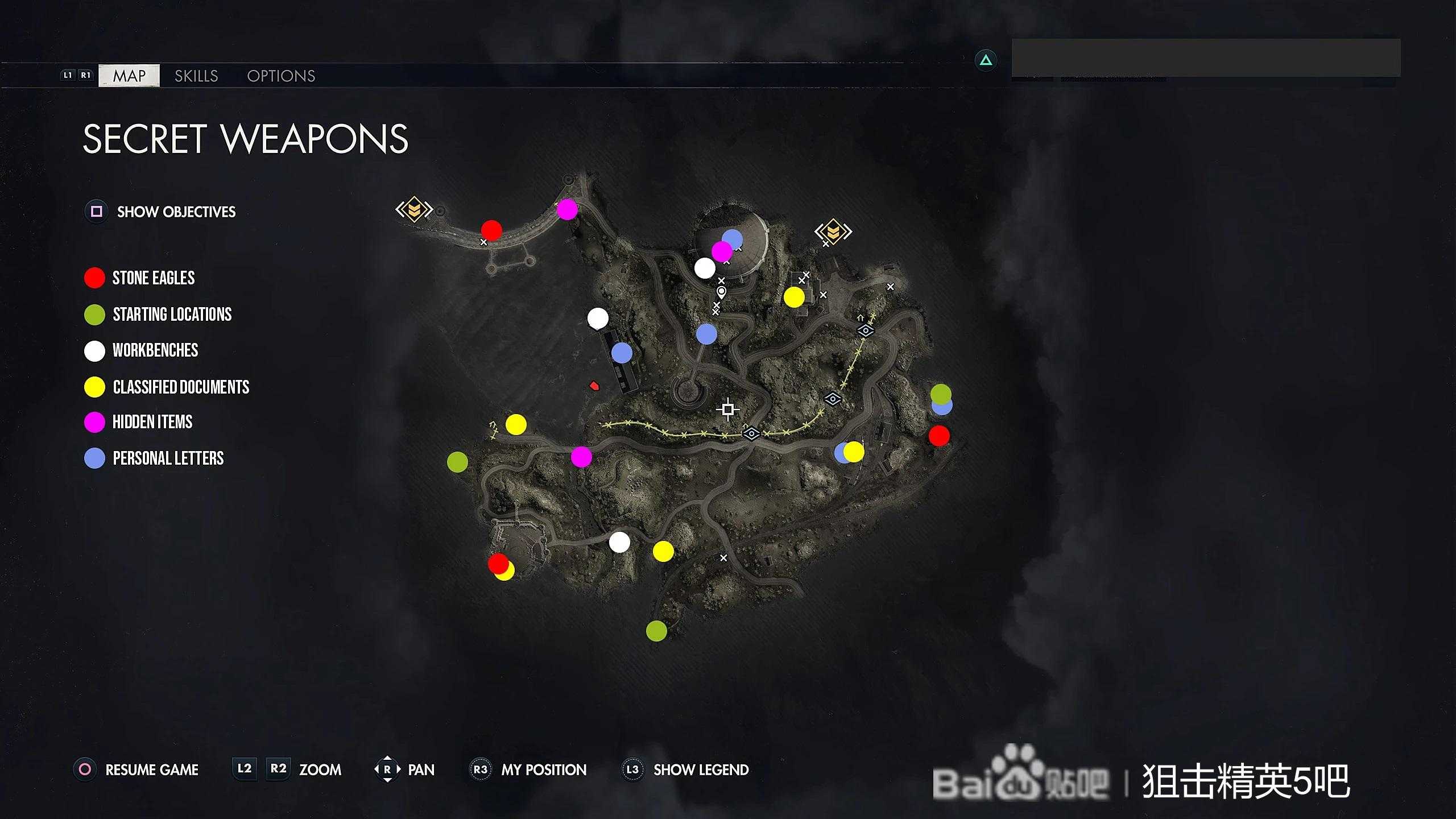Select the gold chevron marker by the western bridge
The height and width of the screenshot is (819, 1456).
[x=414, y=209]
